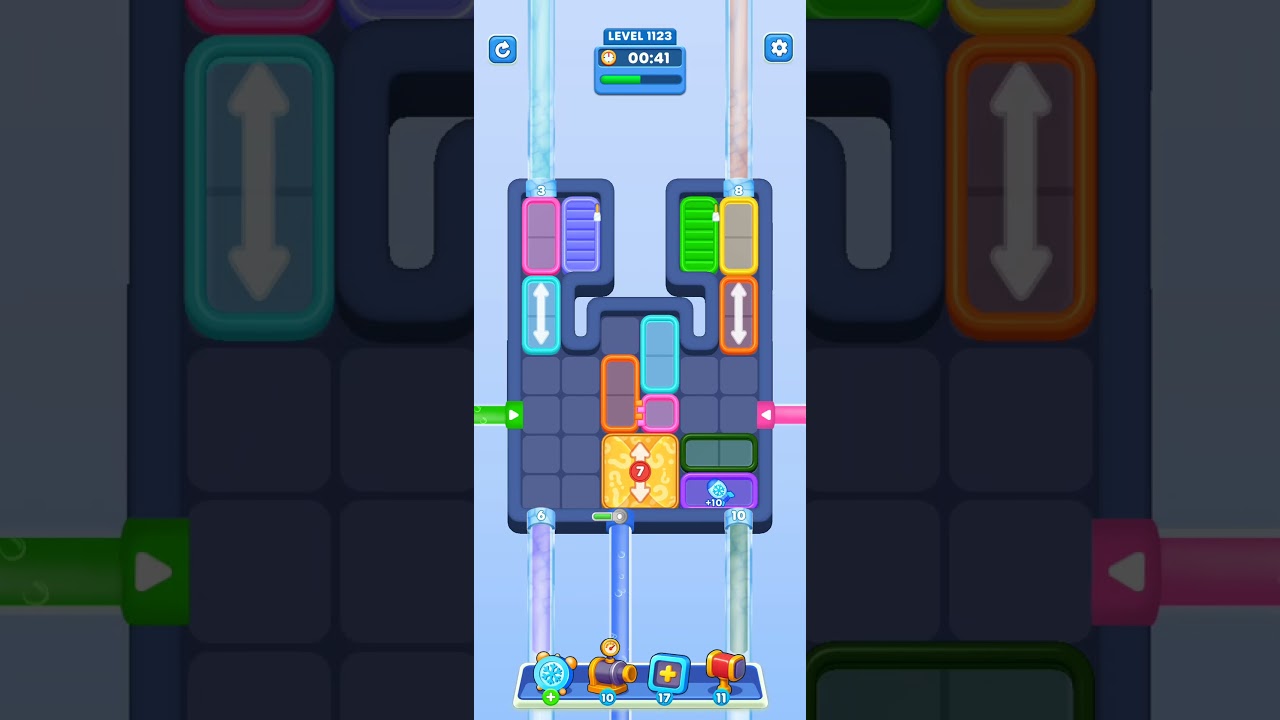
Task: Tap the pipe counter showing 8
Action: [738, 190]
